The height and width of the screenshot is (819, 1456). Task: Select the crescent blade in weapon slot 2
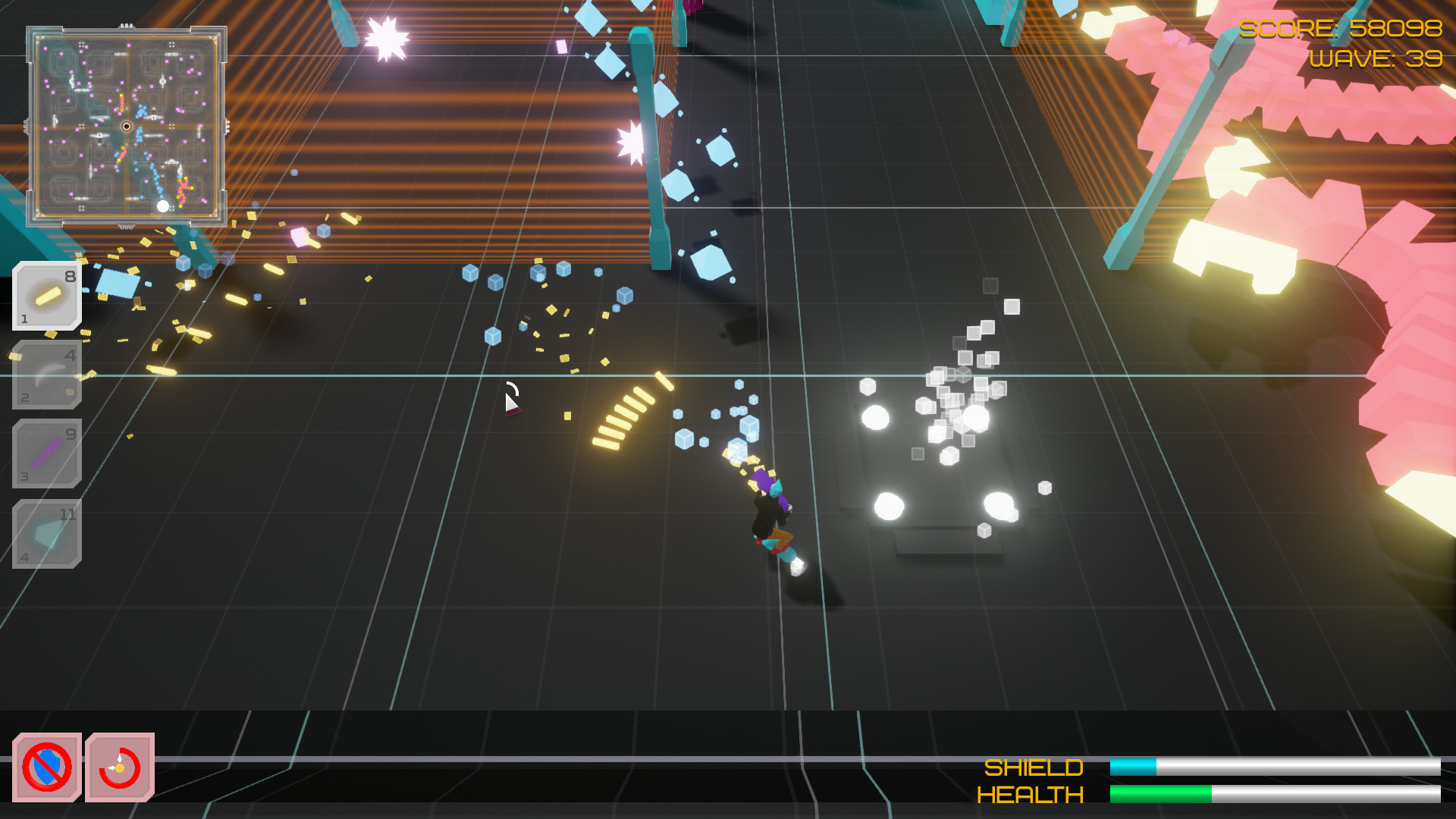pyautogui.click(x=46, y=374)
